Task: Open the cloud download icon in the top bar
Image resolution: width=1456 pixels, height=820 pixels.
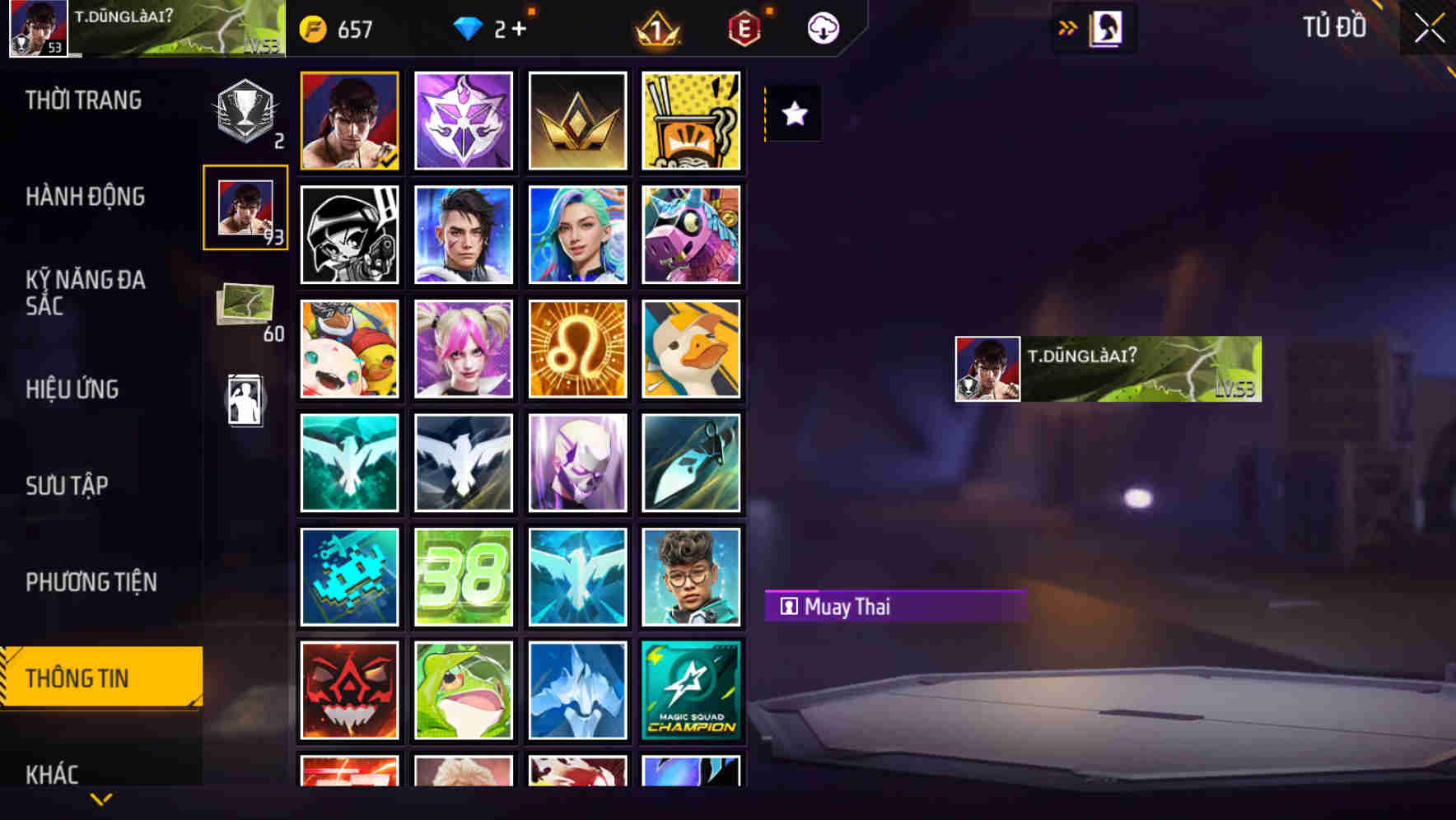Action: click(823, 28)
